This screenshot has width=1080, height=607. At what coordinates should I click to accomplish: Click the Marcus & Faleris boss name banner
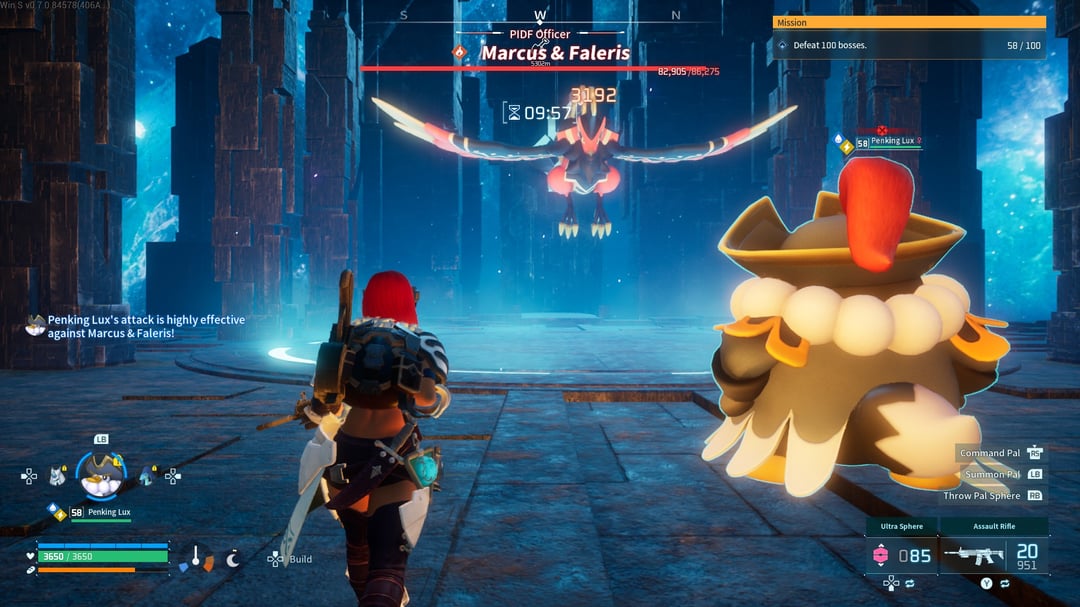(x=555, y=53)
